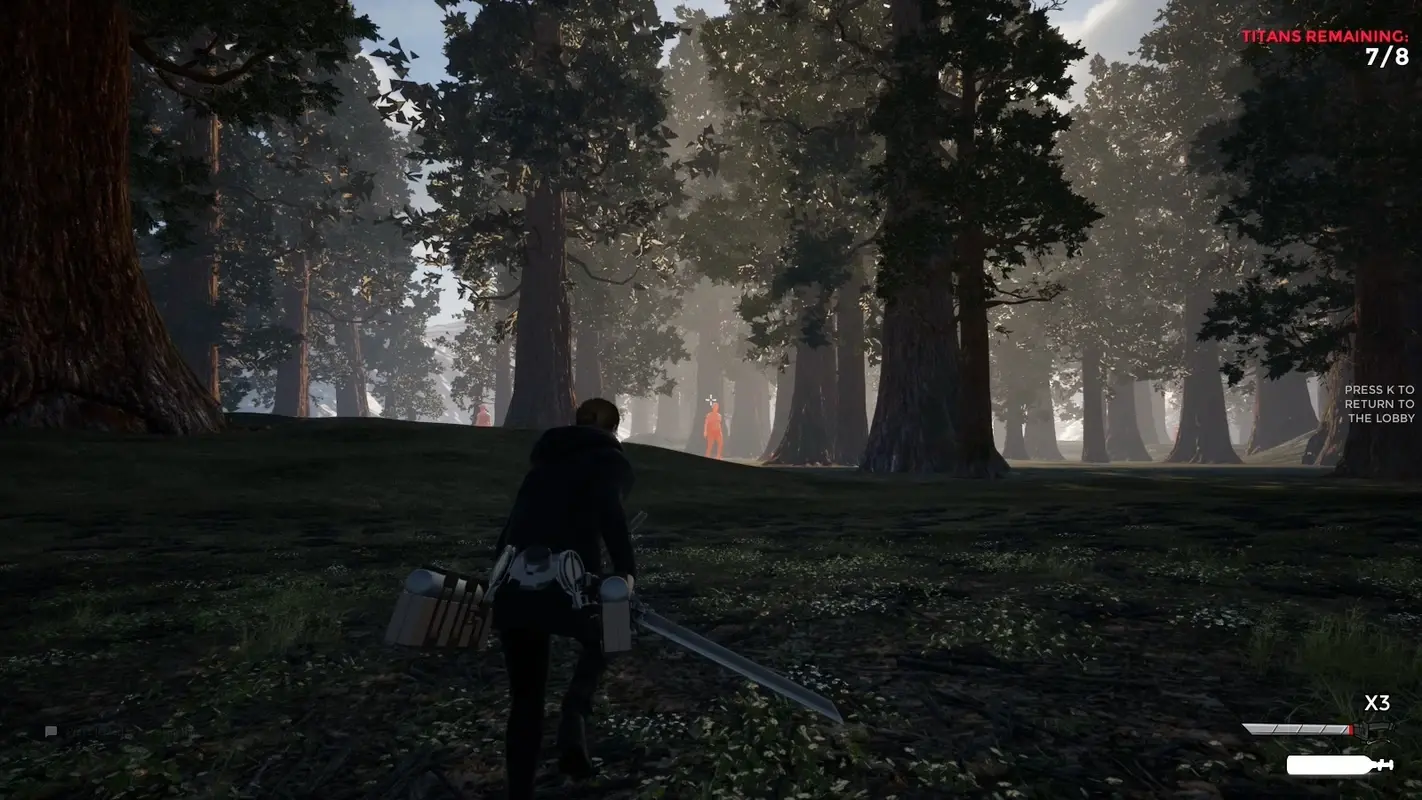Click the PRESS K TO RETURN text
1422x800 pixels.
(x=1379, y=389)
